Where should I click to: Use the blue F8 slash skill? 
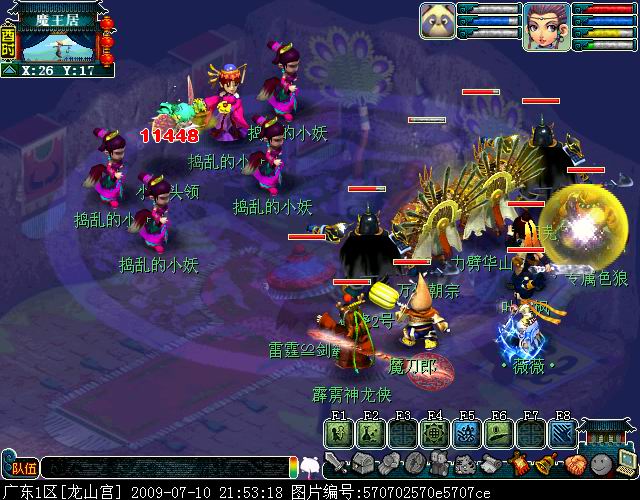(562, 432)
